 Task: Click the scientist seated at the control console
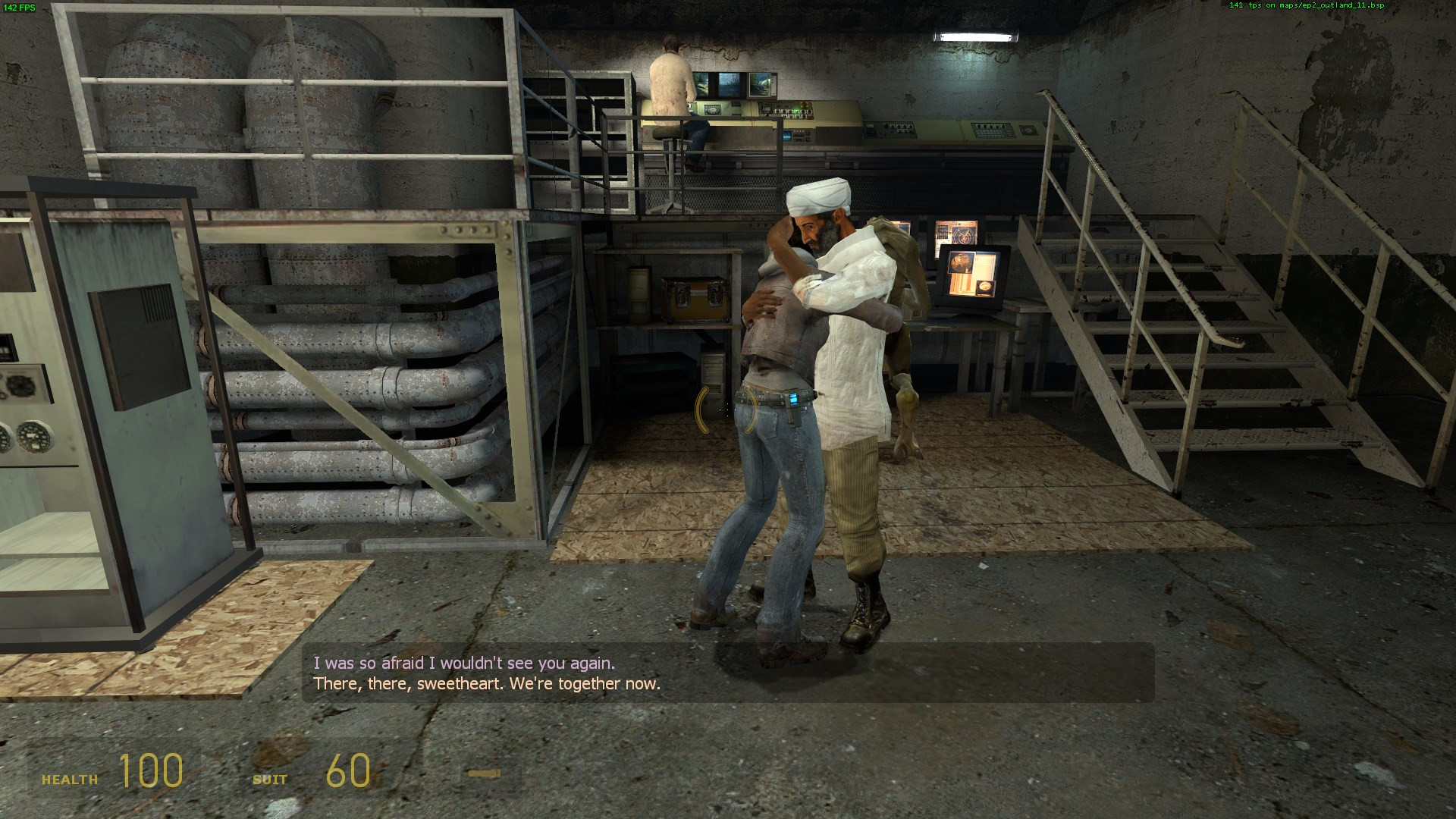tap(671, 91)
